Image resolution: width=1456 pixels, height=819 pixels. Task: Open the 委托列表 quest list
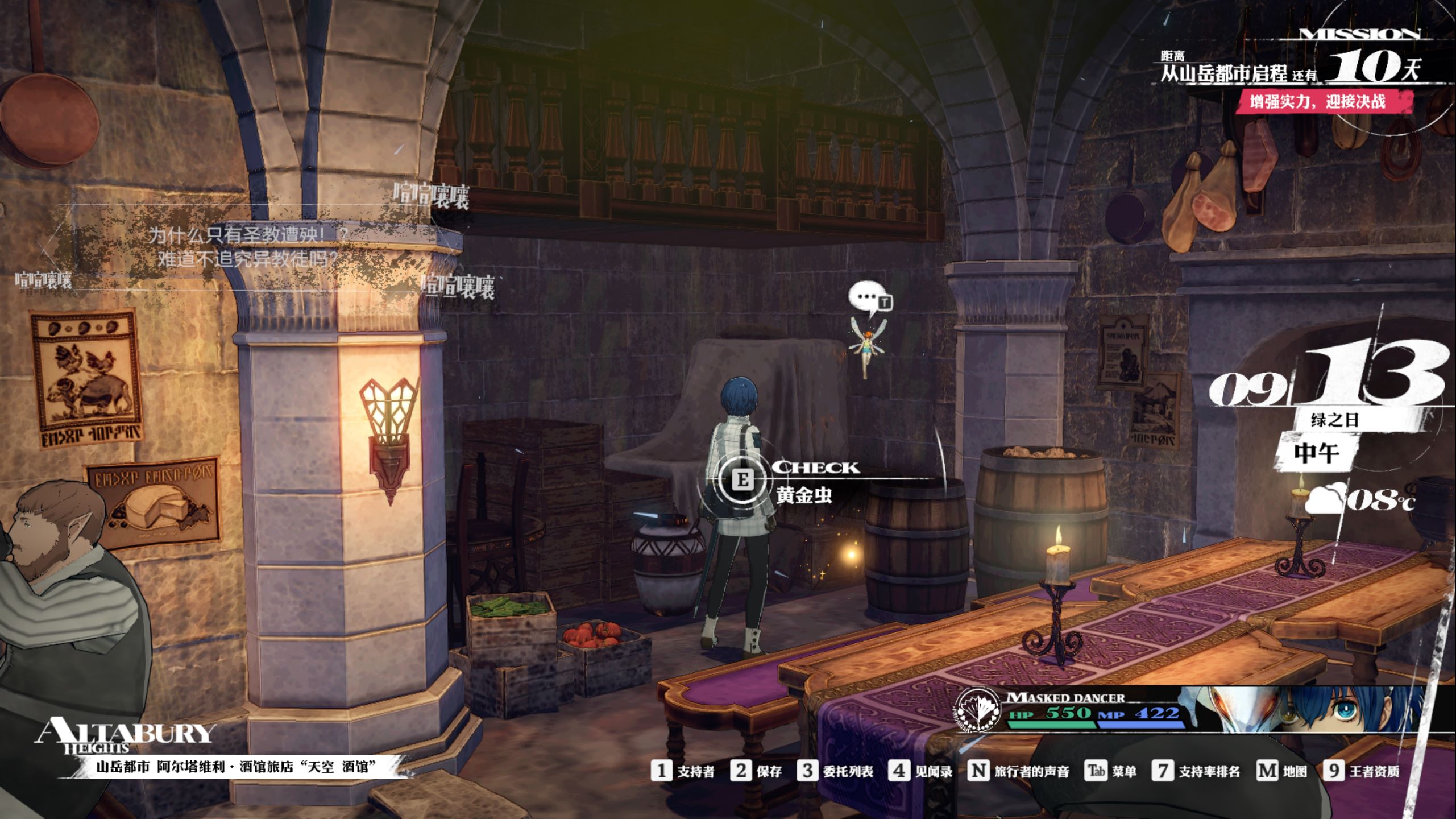(835, 771)
